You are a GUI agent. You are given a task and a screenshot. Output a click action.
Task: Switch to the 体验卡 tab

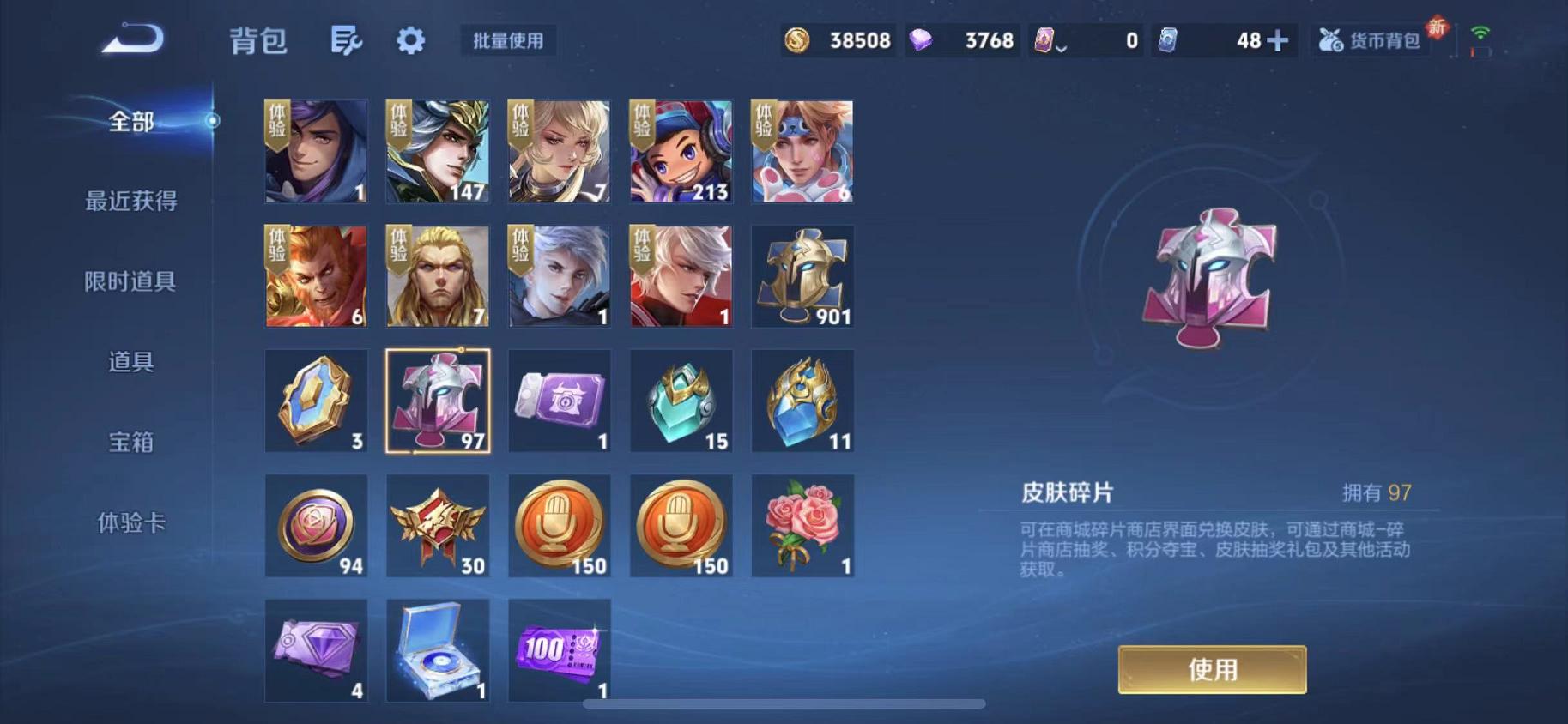point(130,520)
